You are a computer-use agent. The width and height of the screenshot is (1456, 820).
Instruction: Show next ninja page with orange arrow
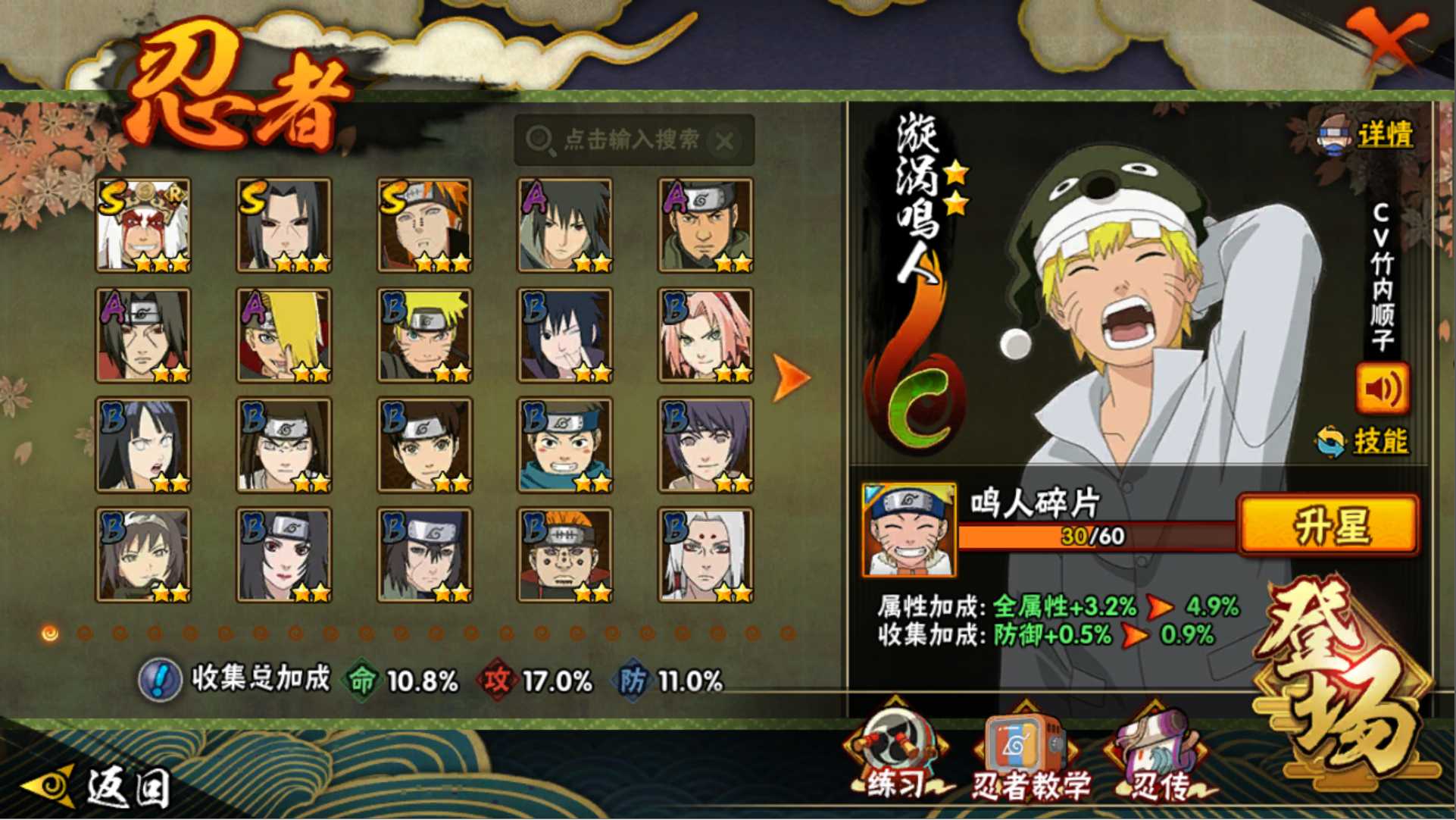pyautogui.click(x=790, y=377)
